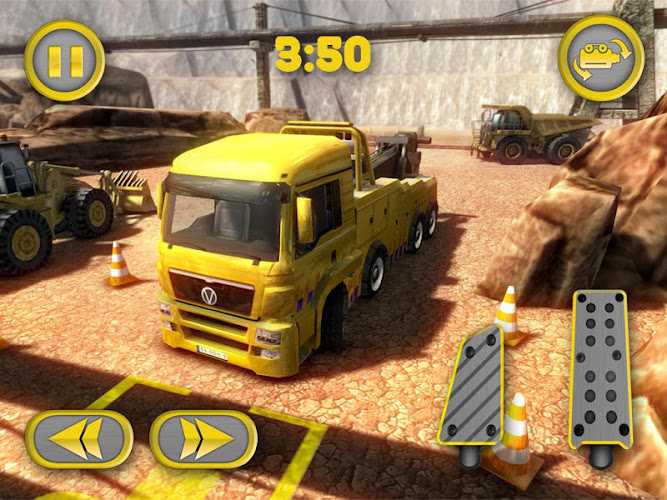Tap the brake pedal
Viewport: 667px width, 500px height.
pos(471,385)
